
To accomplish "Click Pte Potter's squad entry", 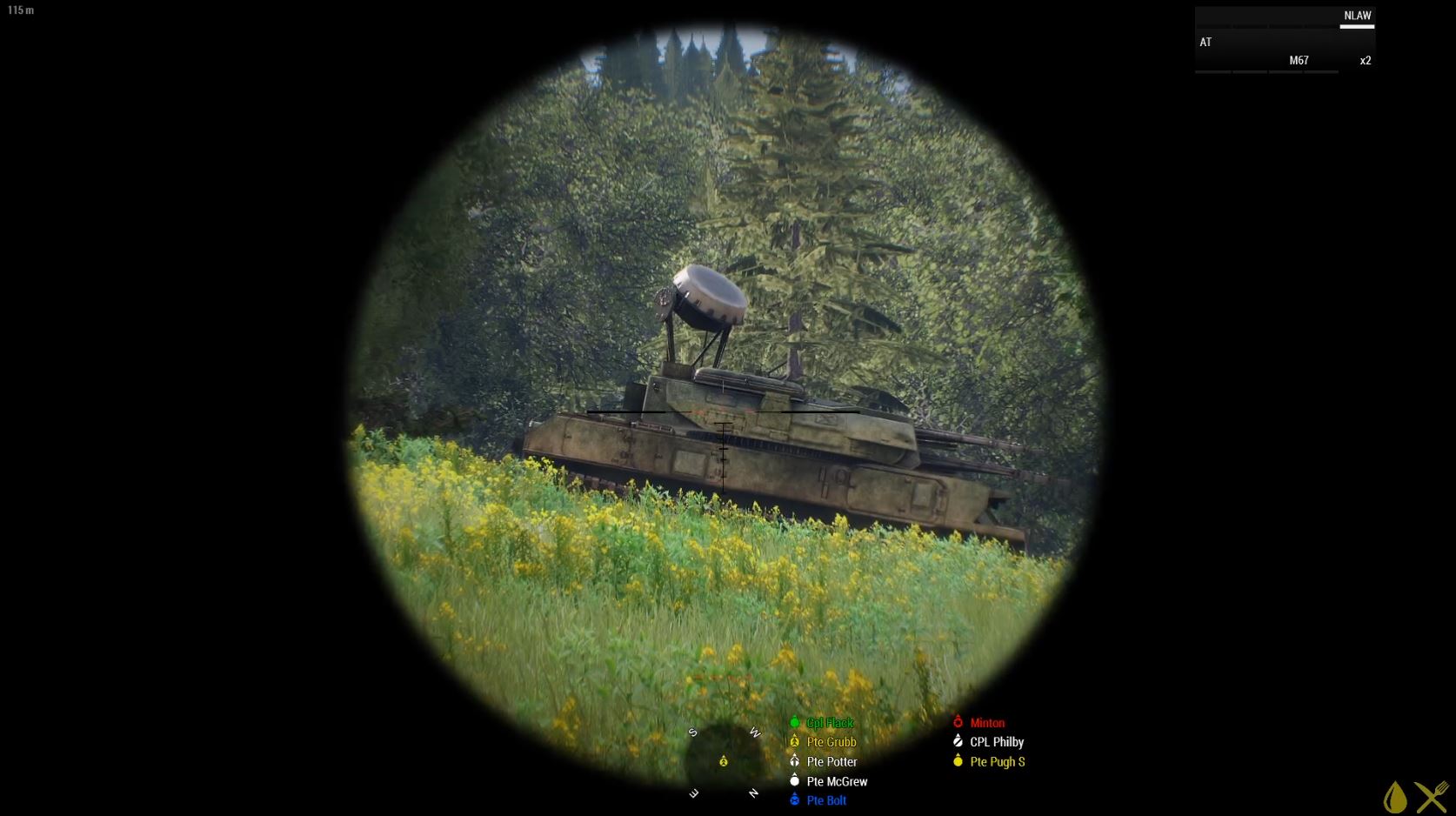I will (831, 762).
